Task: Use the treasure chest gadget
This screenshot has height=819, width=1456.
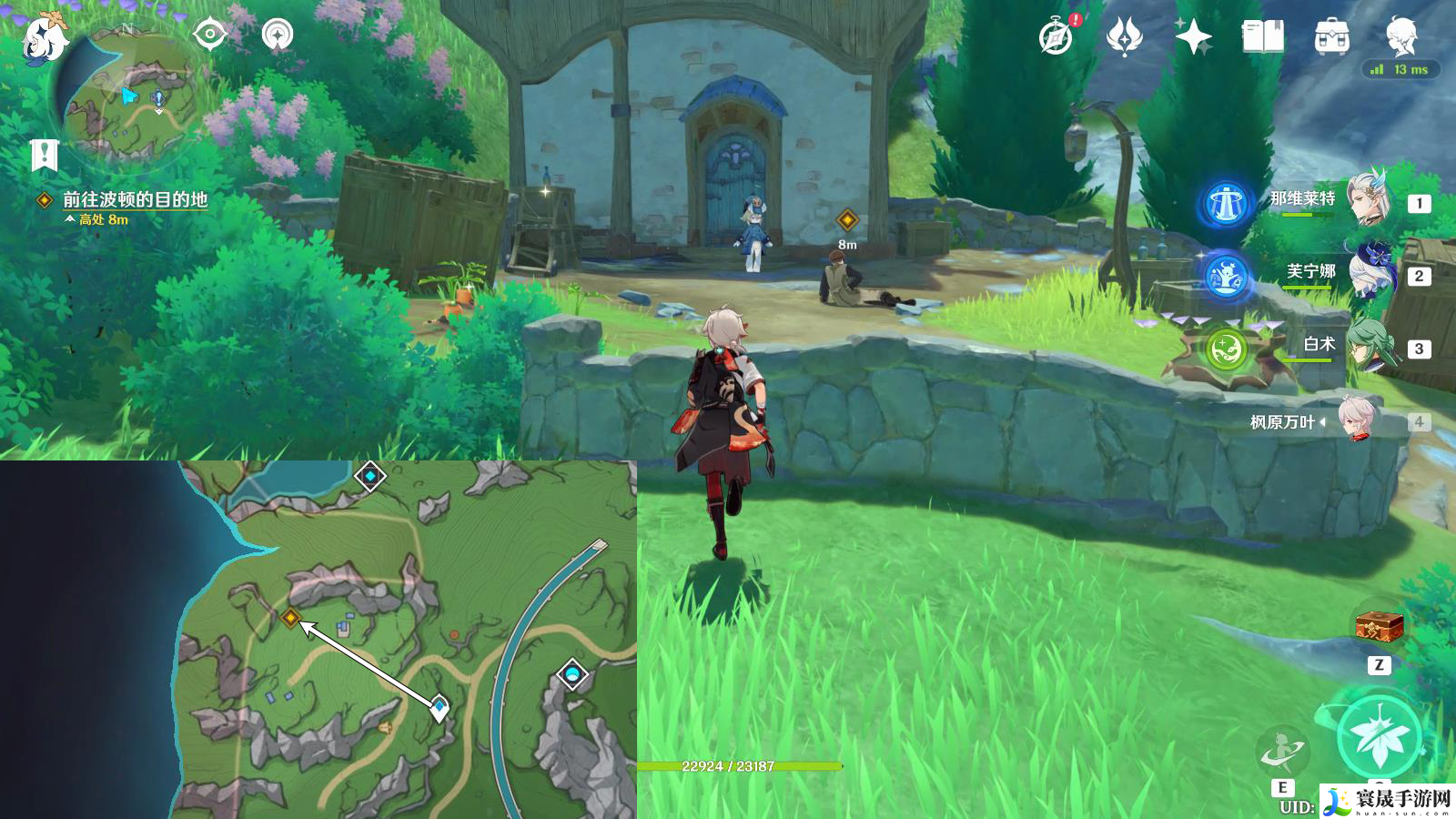Action: click(1379, 627)
